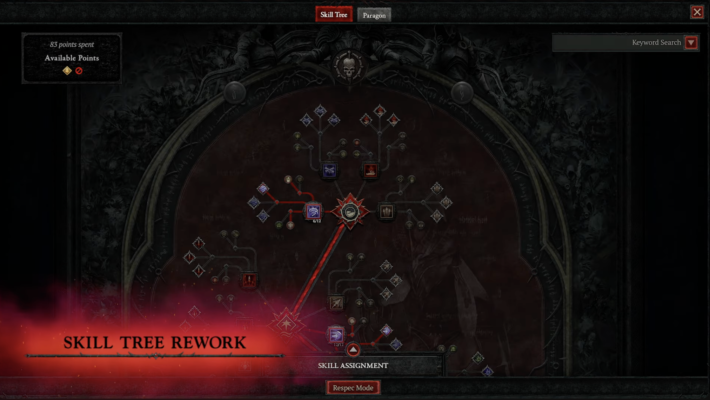The height and width of the screenshot is (400, 710).
Task: Select the purple skill node left of center
Action: pyautogui.click(x=313, y=211)
